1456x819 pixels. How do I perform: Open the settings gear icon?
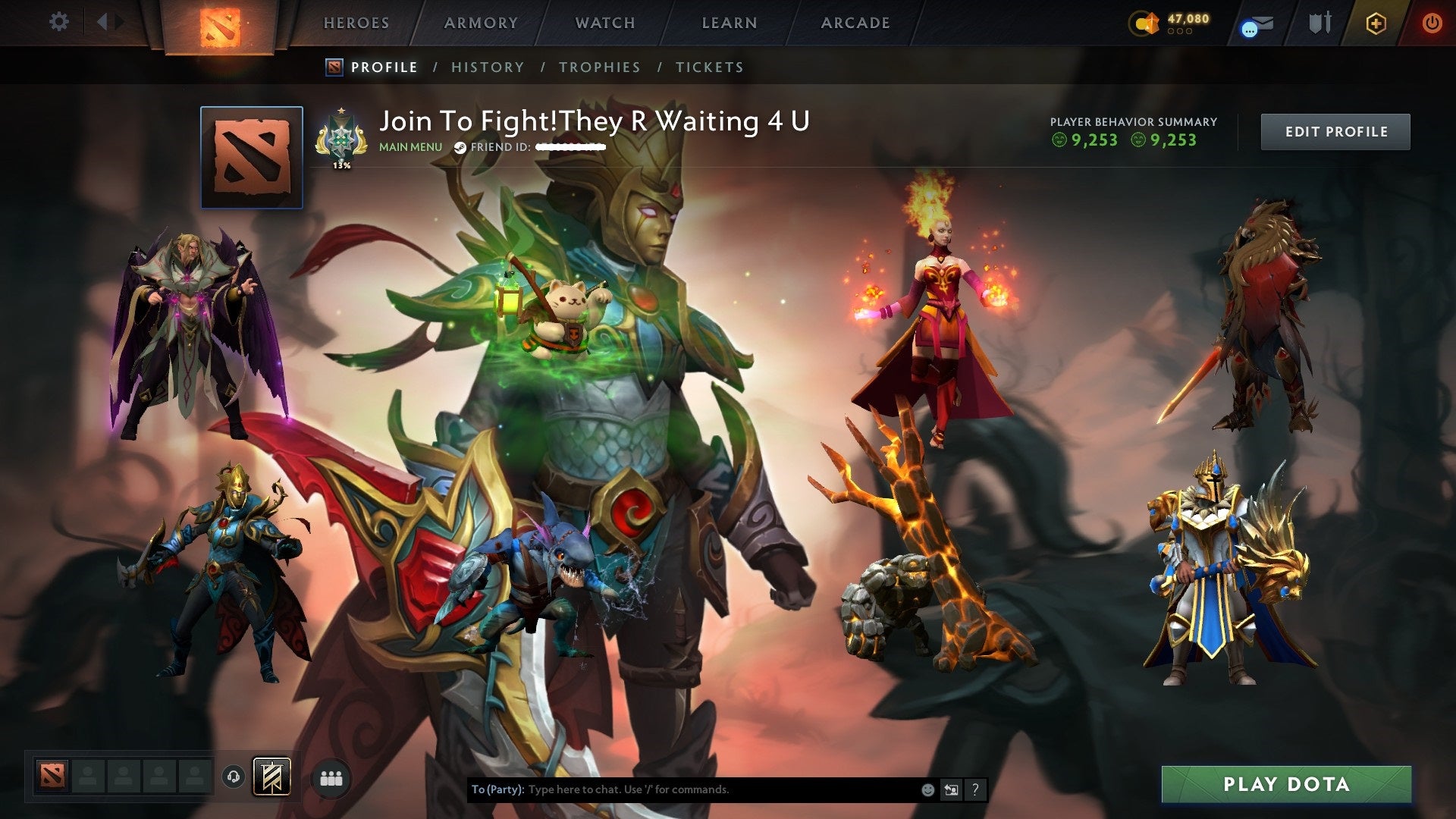point(59,21)
